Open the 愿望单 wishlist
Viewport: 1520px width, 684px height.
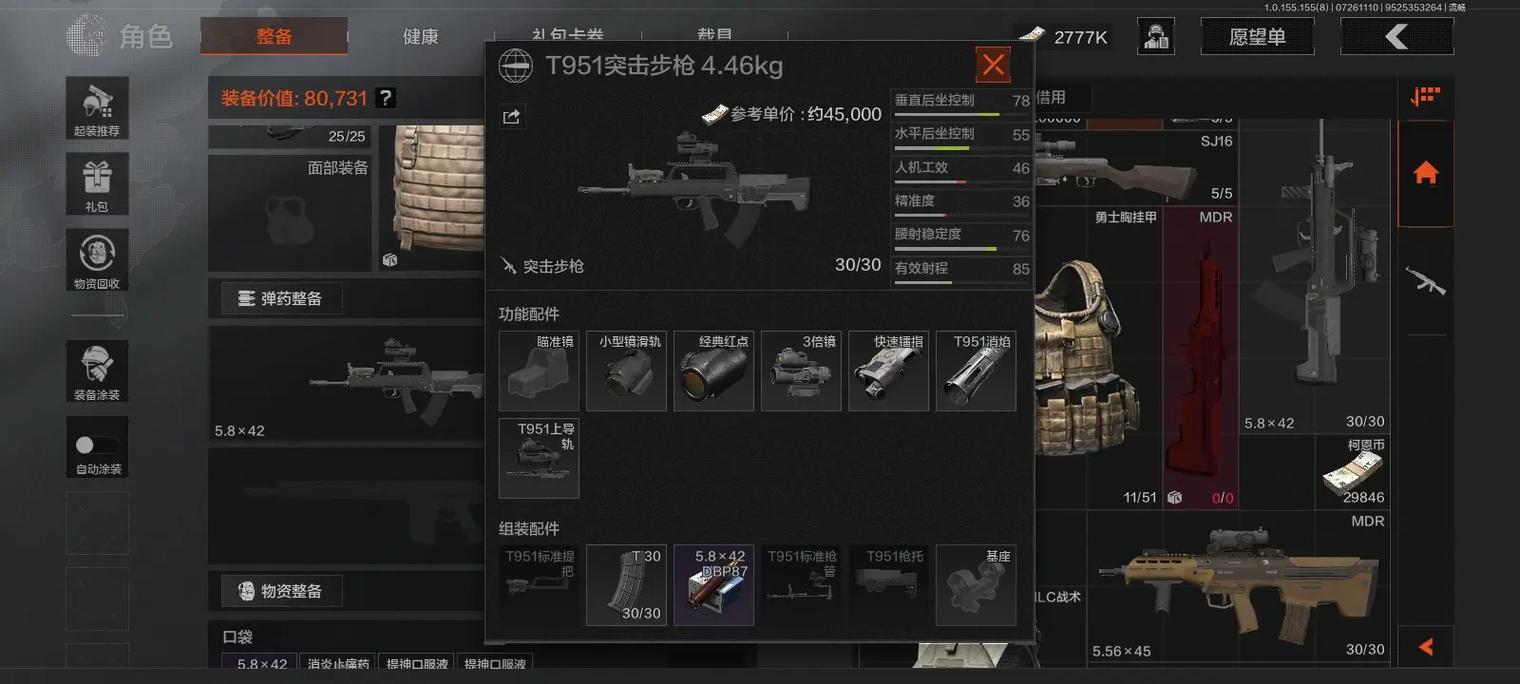click(1257, 37)
